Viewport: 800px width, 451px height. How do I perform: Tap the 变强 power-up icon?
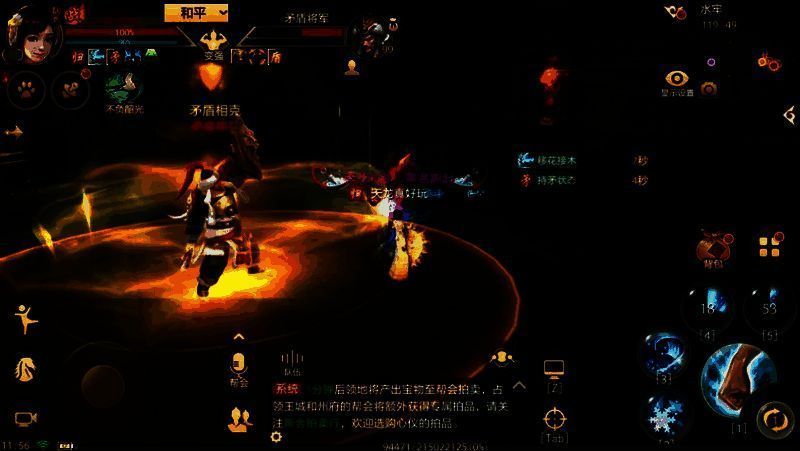pos(213,42)
